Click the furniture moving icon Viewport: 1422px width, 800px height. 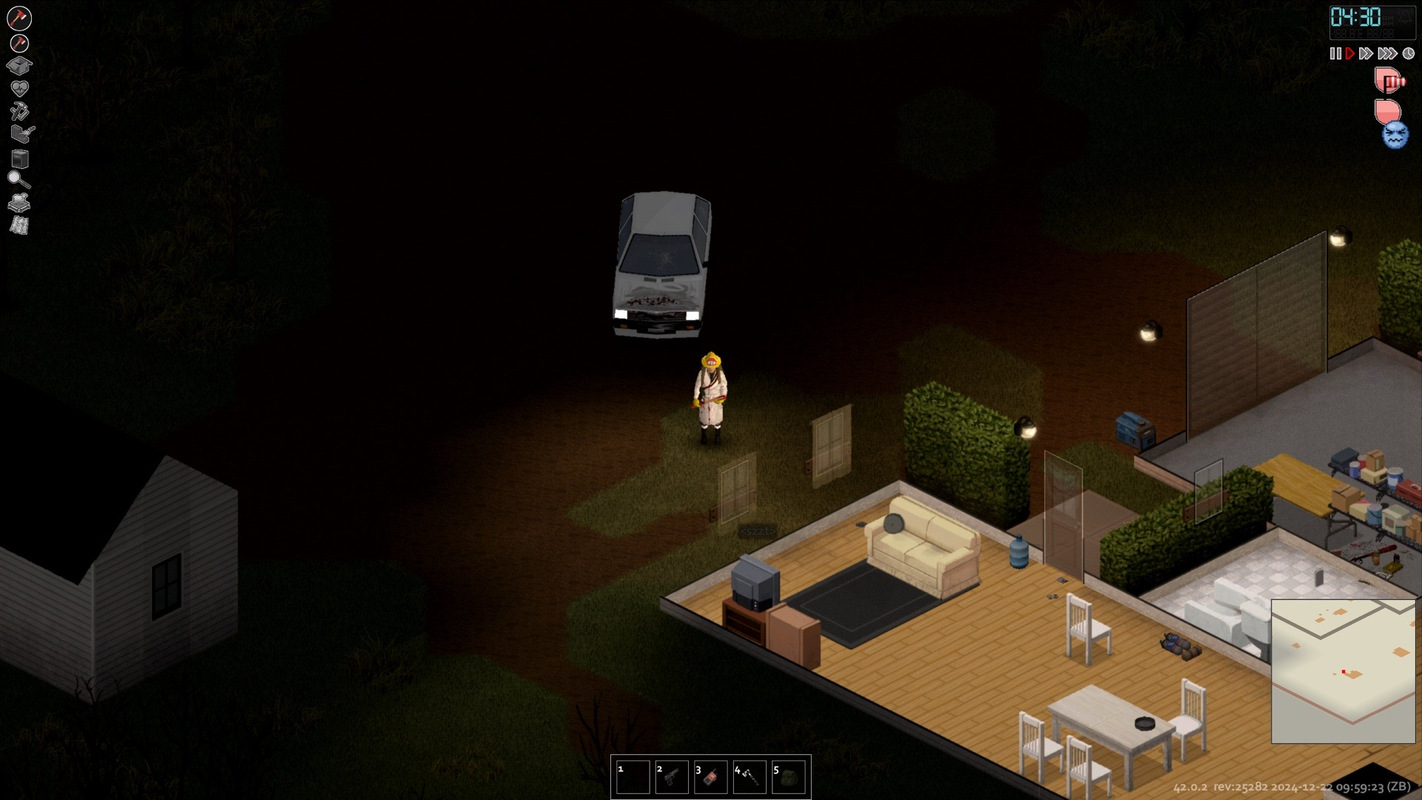(19, 158)
